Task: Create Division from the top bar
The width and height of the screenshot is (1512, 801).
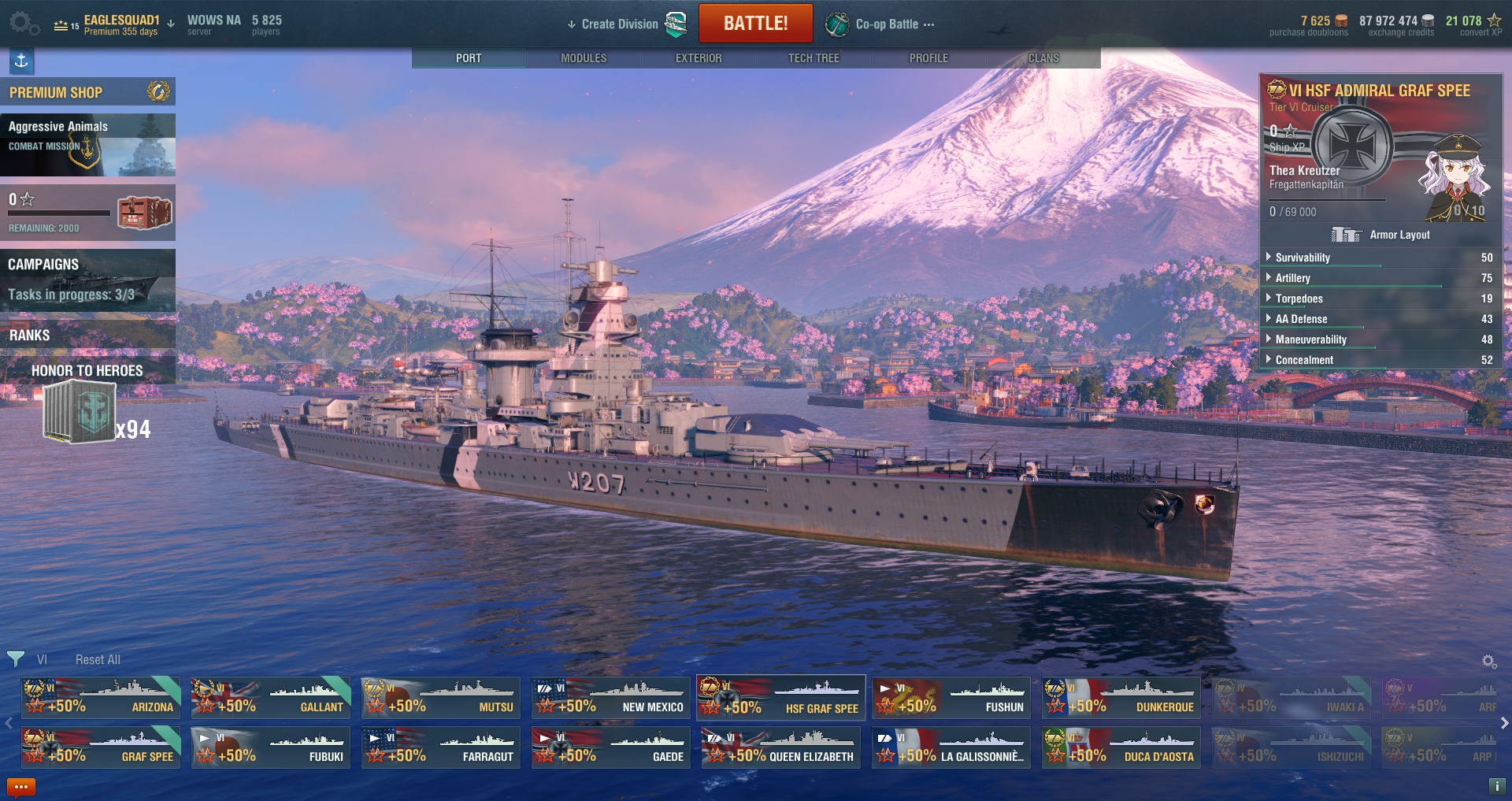Action: tap(619, 24)
